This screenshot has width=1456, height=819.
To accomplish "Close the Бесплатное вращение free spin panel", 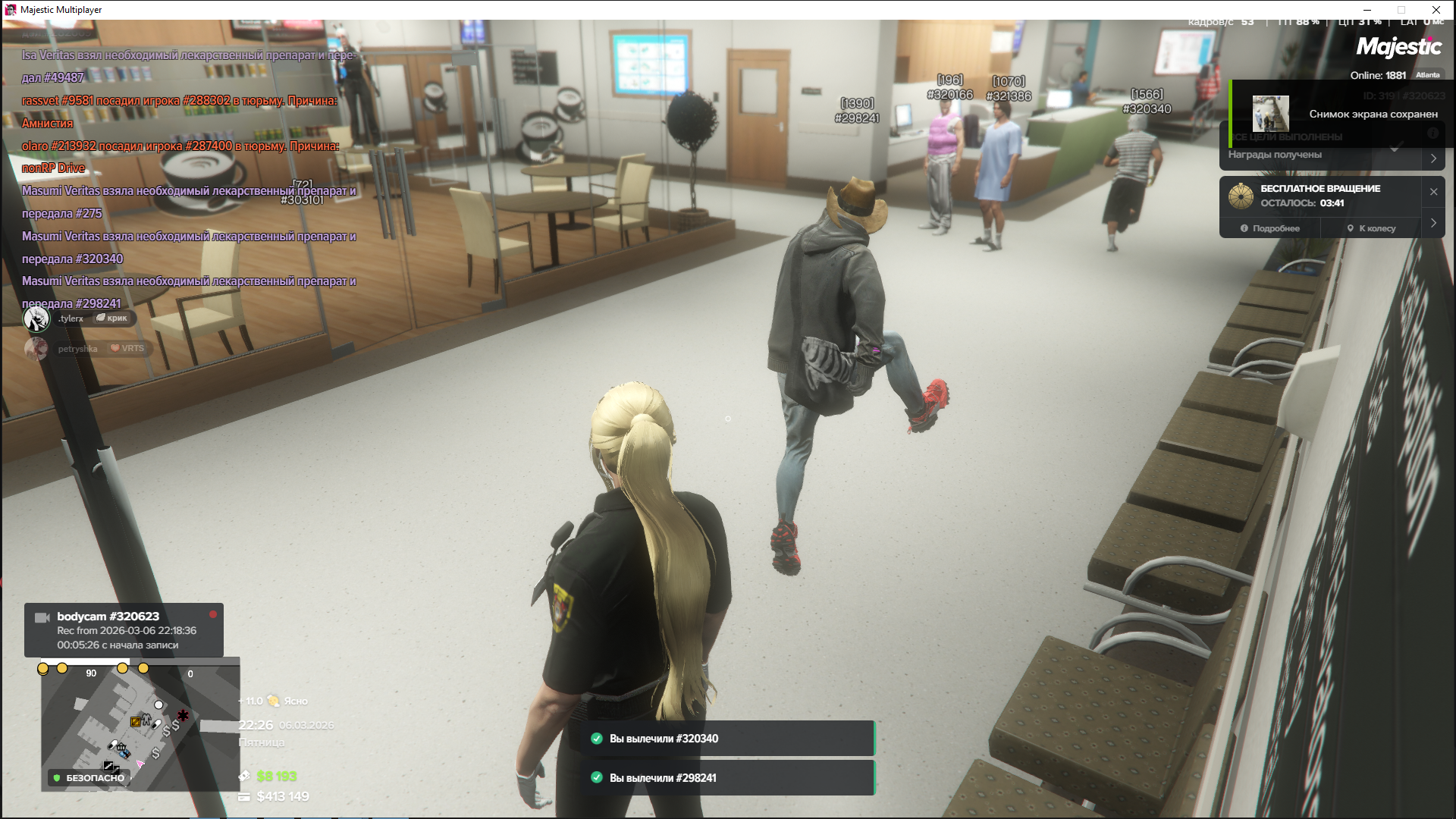I will (1433, 192).
